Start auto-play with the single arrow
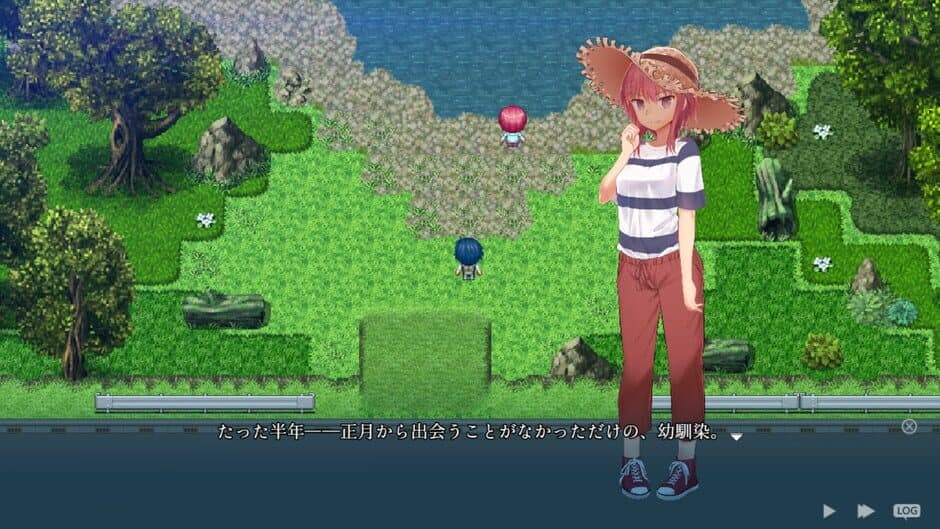 point(829,511)
